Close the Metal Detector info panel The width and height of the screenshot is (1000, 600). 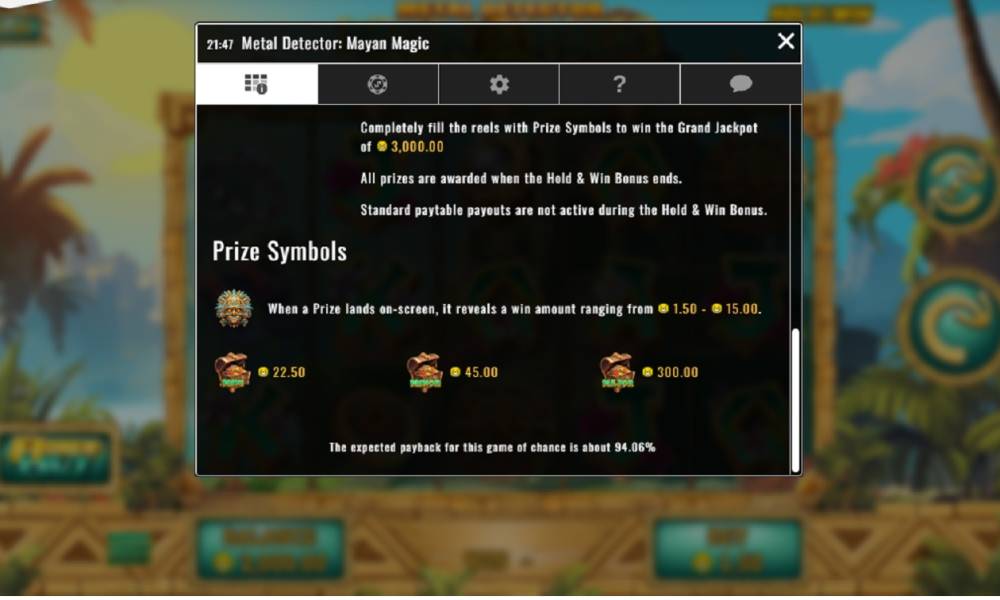[786, 41]
